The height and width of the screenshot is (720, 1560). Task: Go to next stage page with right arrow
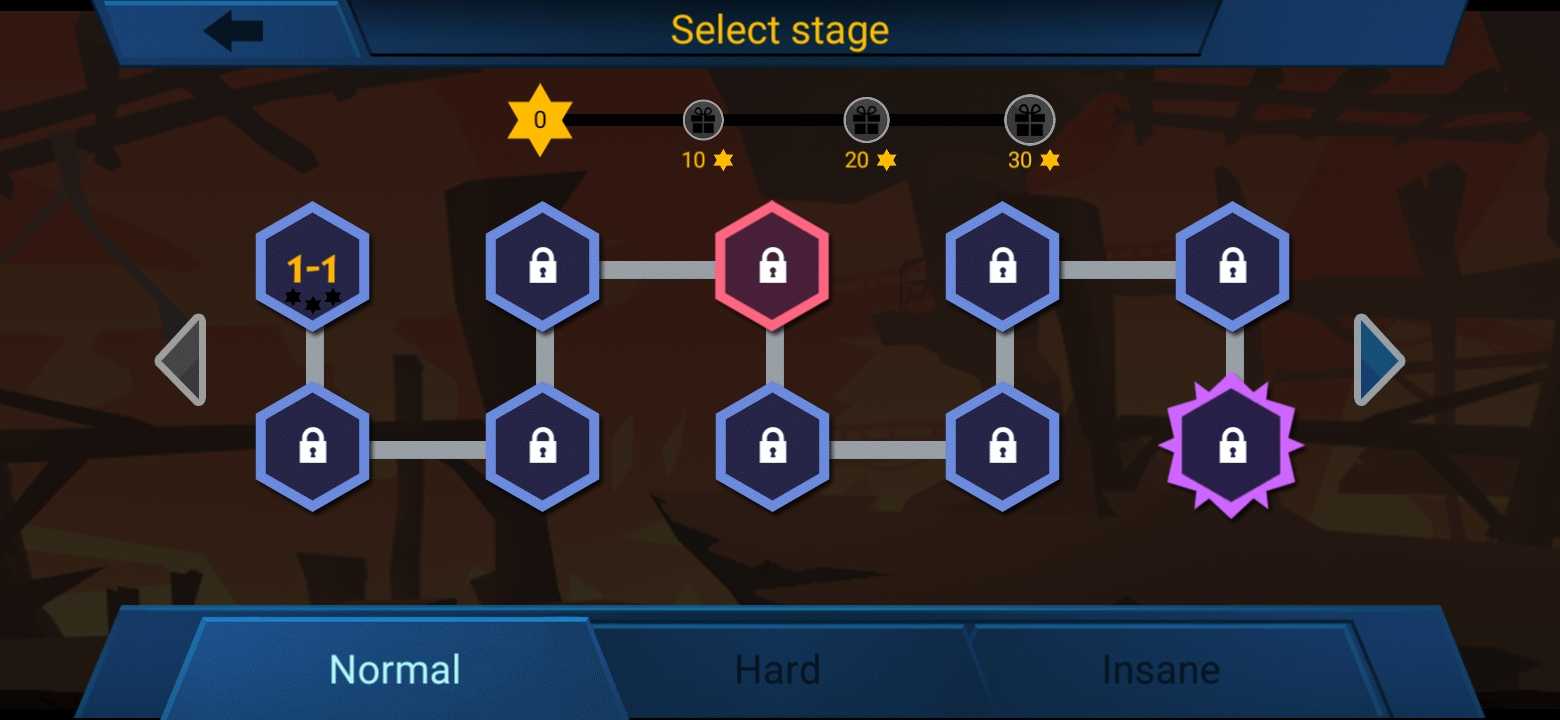tap(1380, 360)
